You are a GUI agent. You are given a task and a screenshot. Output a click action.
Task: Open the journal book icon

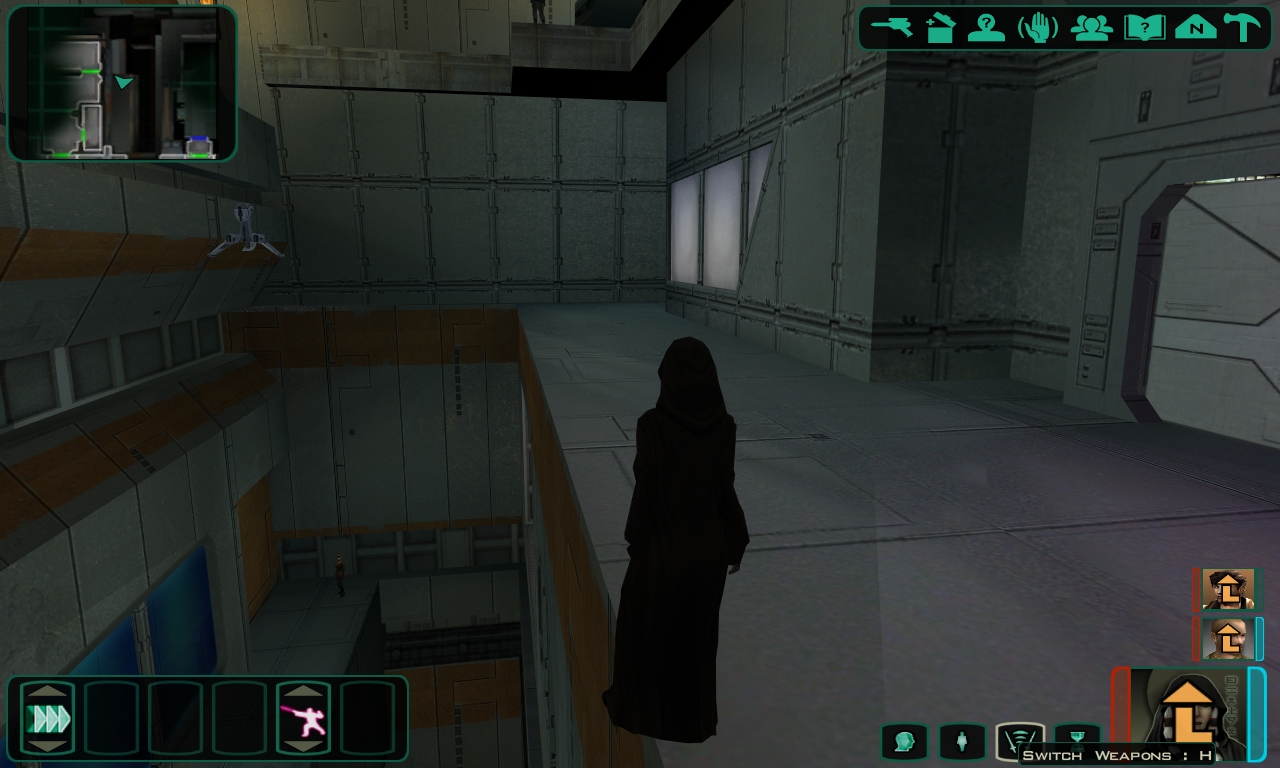coord(1144,27)
